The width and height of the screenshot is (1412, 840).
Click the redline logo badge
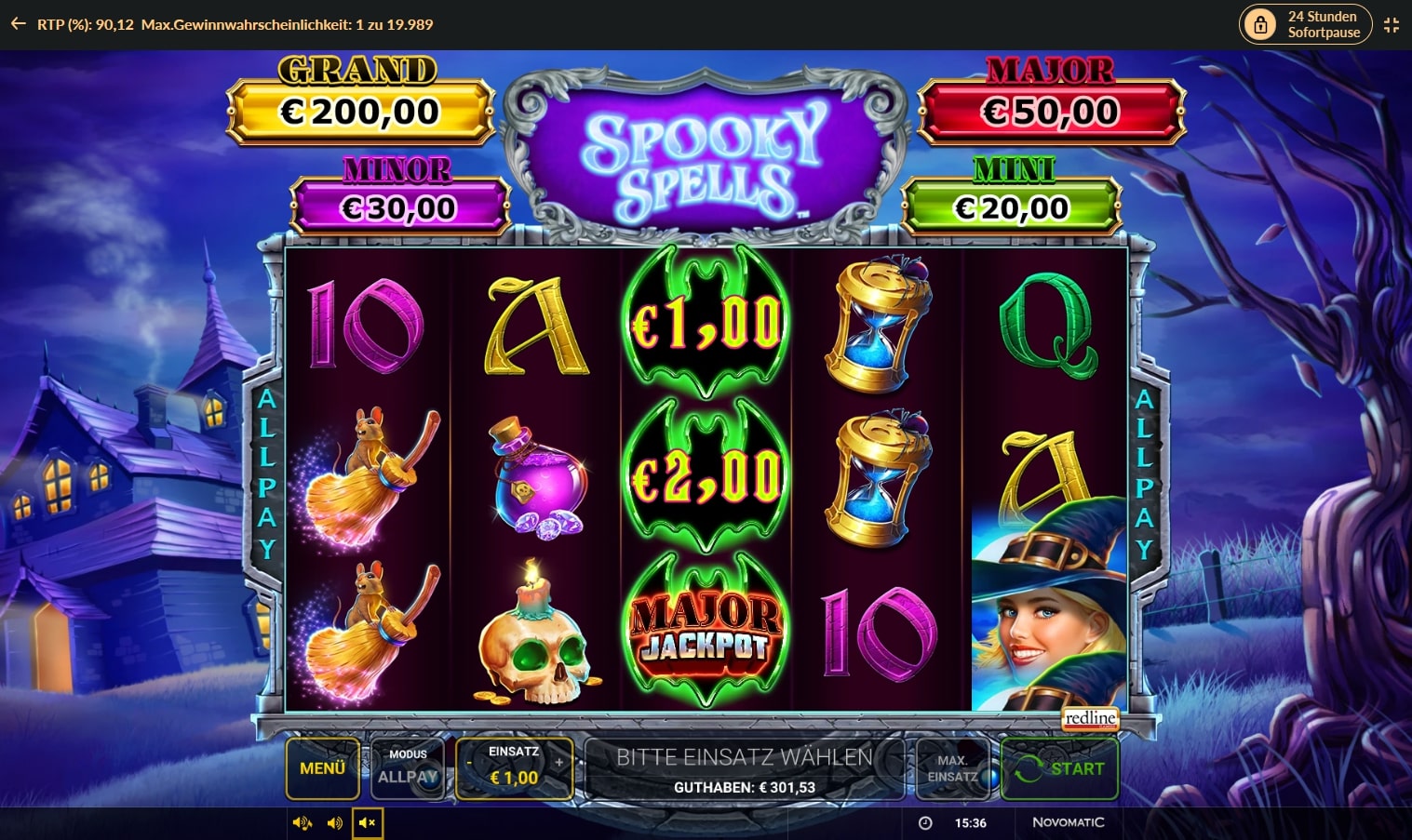click(x=1091, y=719)
